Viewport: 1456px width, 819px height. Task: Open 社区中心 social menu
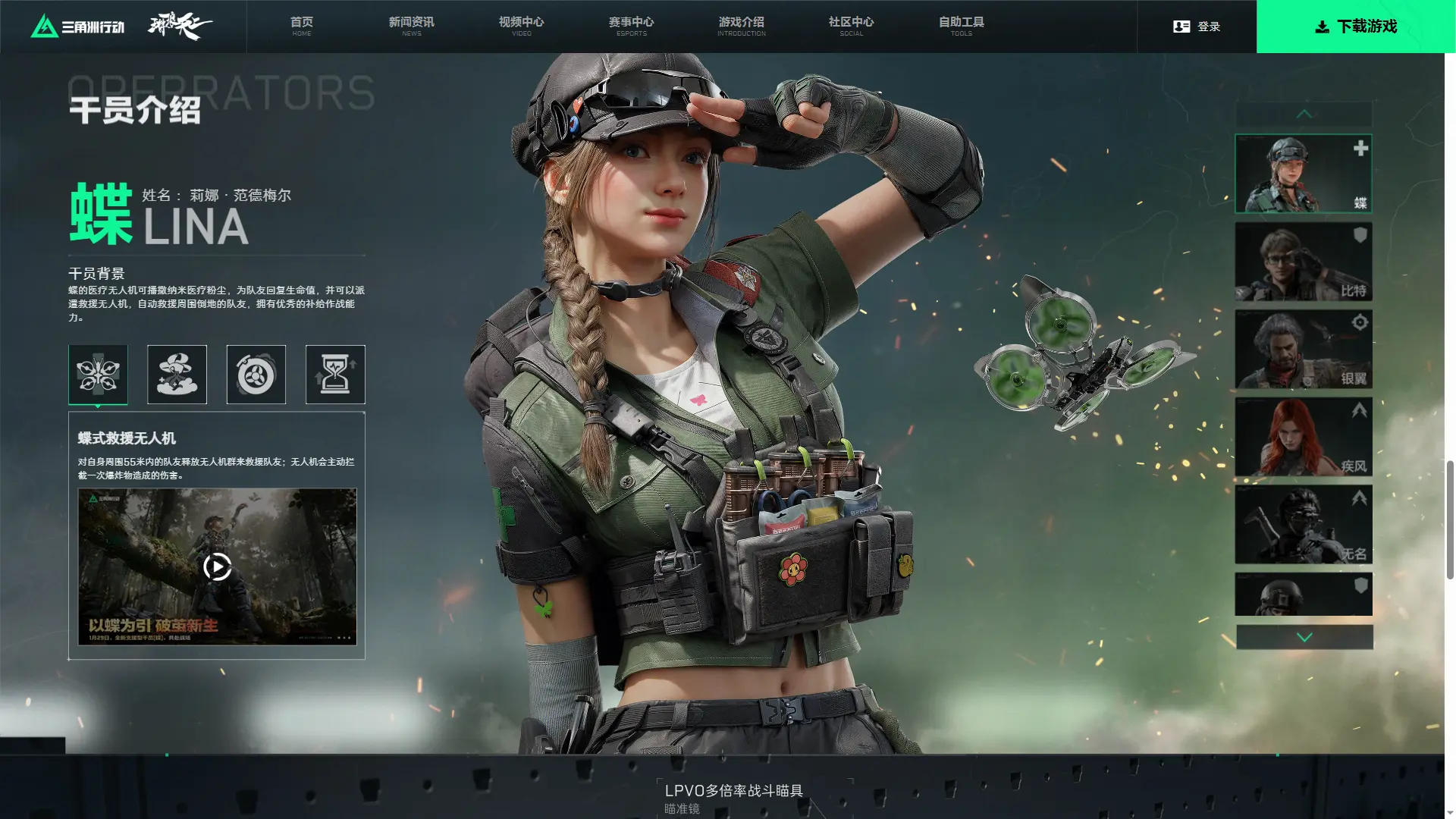pyautogui.click(x=851, y=26)
